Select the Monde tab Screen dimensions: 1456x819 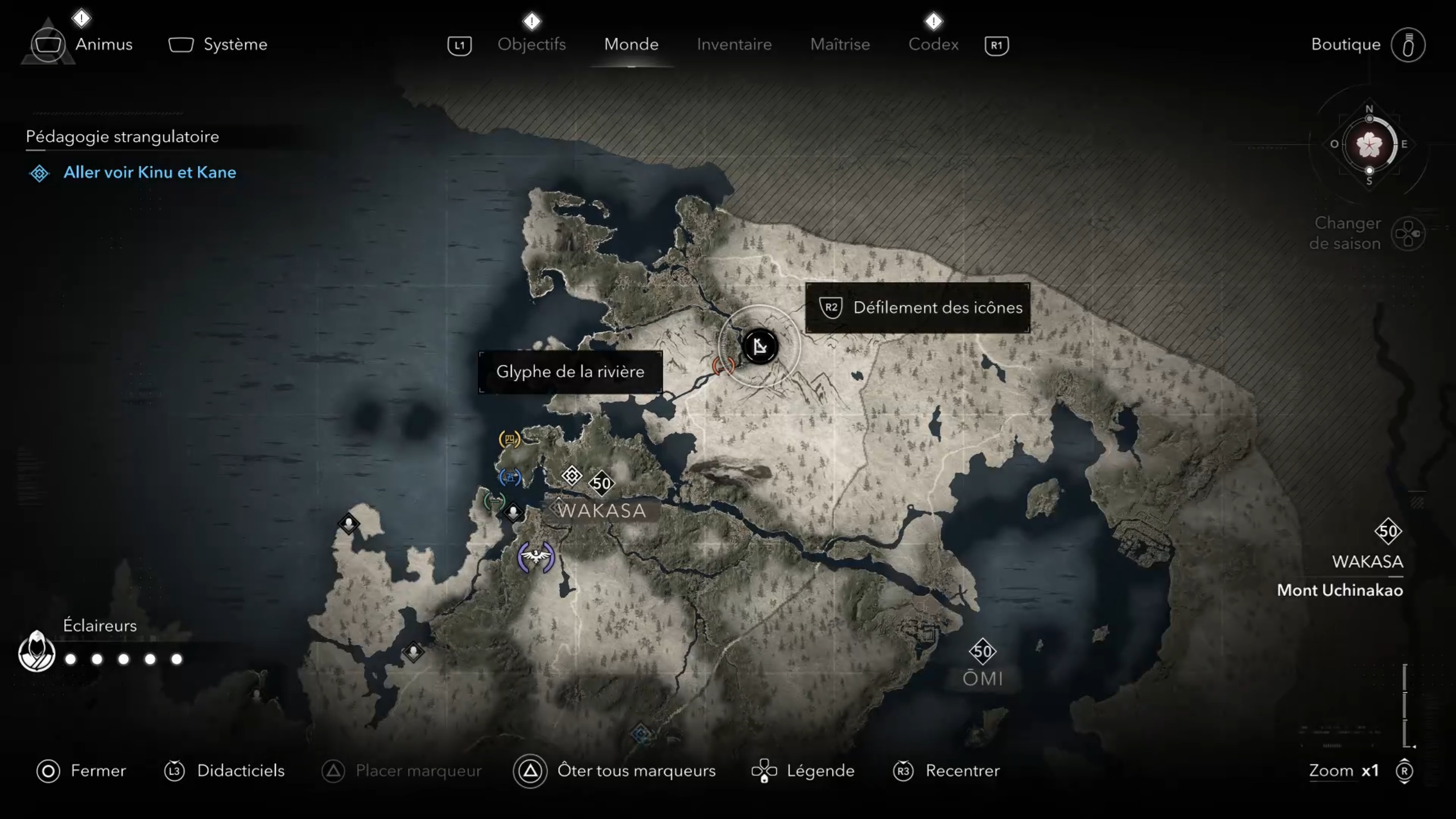pos(631,44)
